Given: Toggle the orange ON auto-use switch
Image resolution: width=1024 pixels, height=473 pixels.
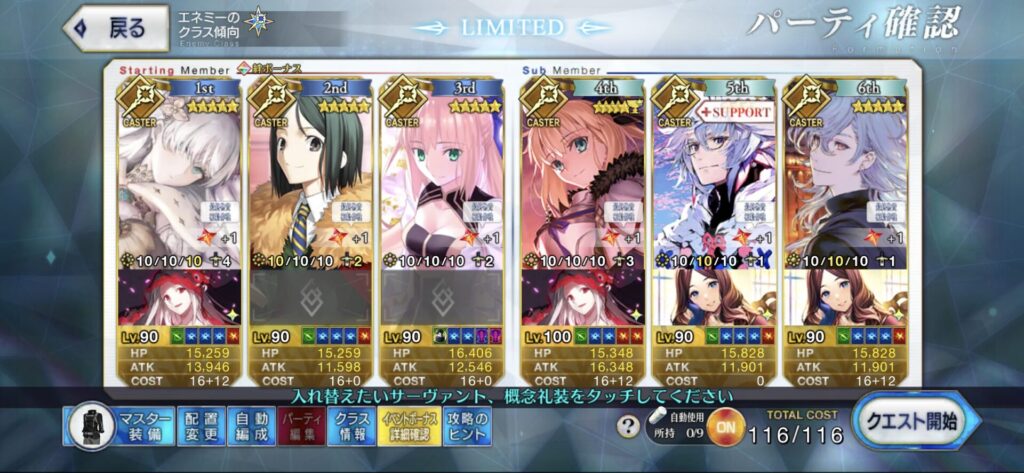Looking at the screenshot, I should (x=725, y=429).
